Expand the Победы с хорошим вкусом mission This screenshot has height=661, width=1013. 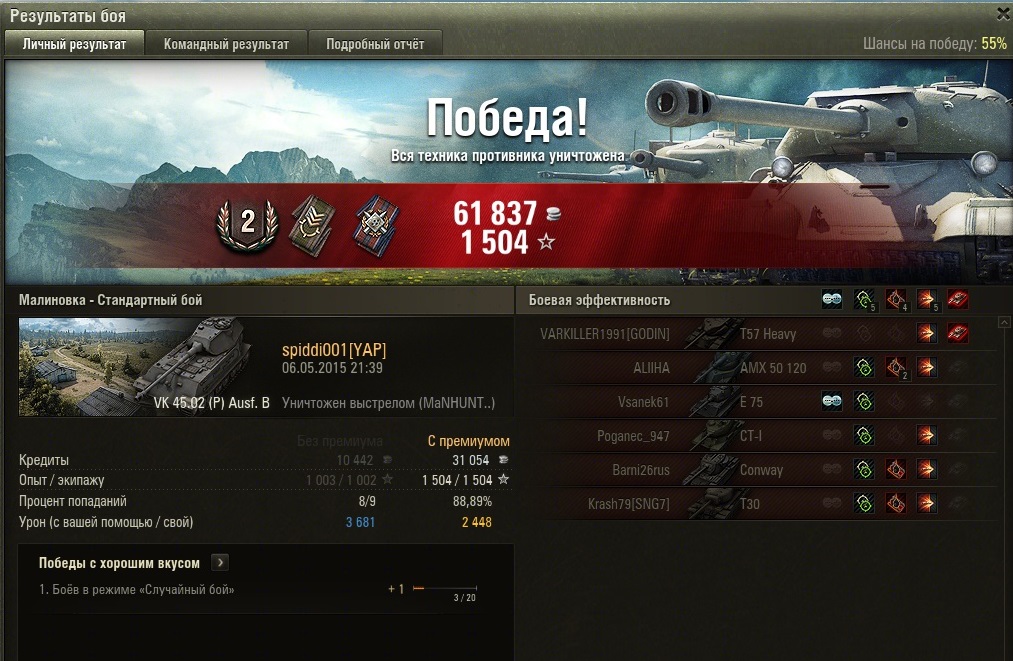coord(221,563)
